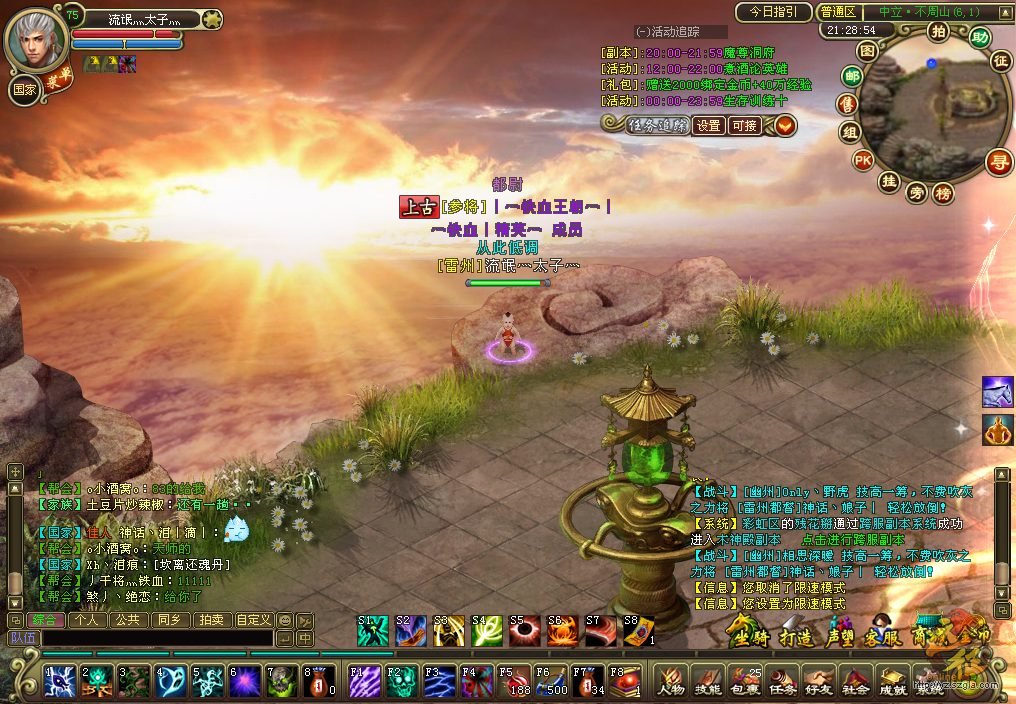Click the 国家 nation button under the portrait

[25, 88]
